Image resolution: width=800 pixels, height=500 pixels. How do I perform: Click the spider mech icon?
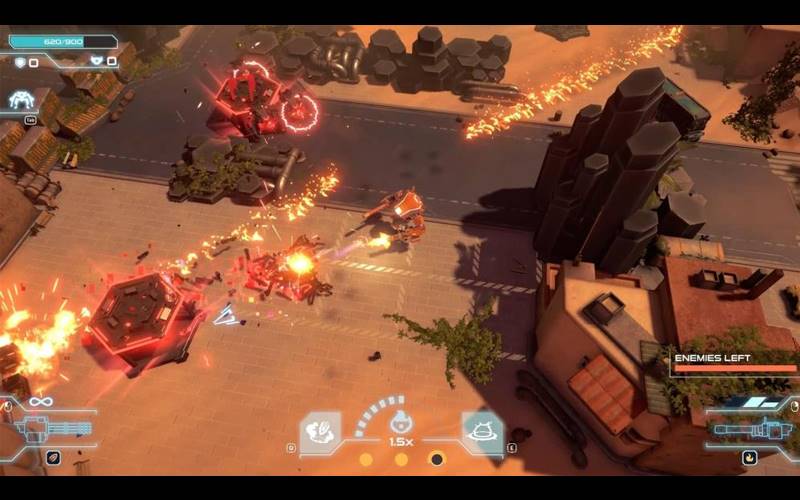coord(22,99)
